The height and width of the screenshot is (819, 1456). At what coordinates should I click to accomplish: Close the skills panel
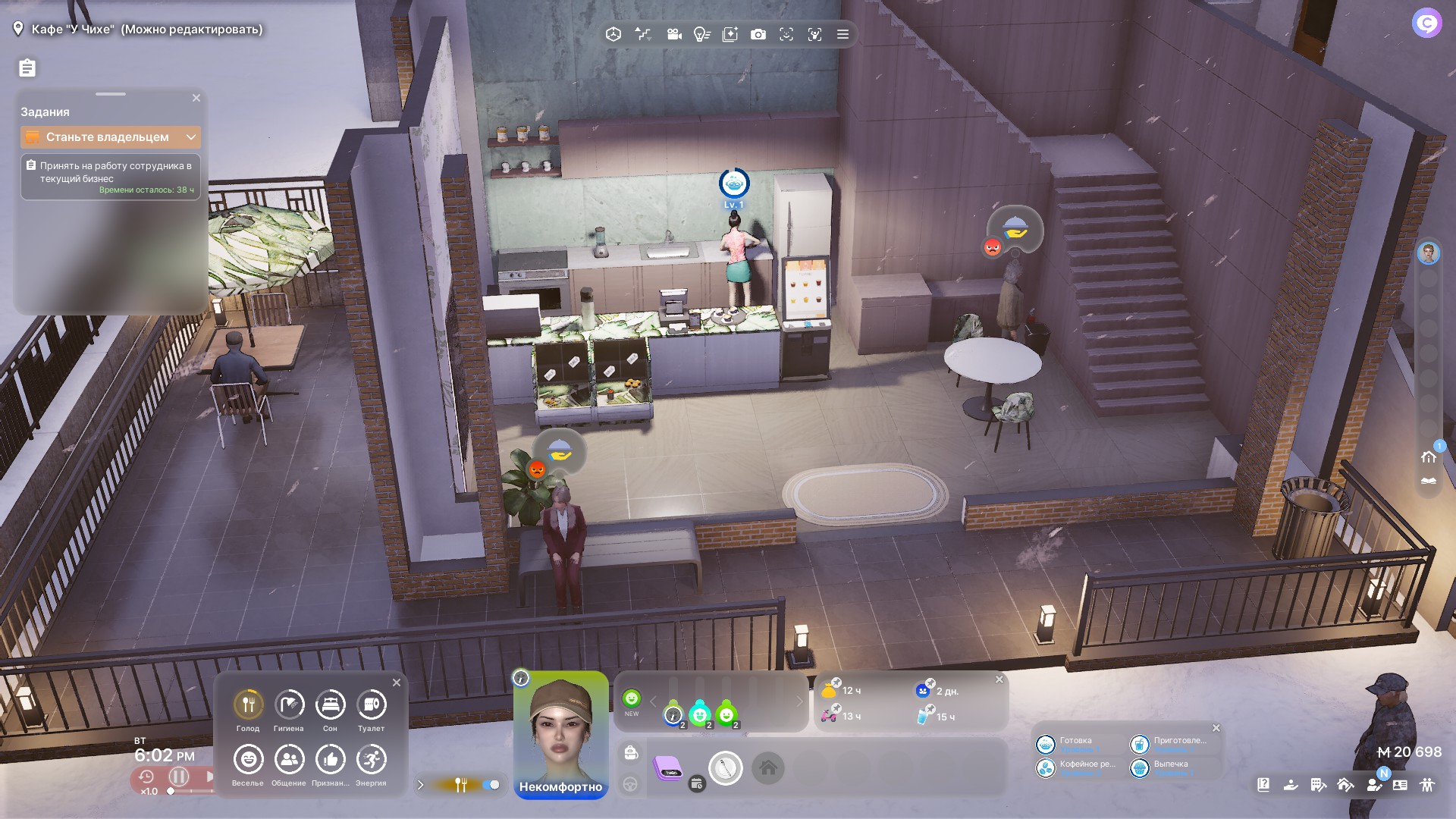(1216, 728)
